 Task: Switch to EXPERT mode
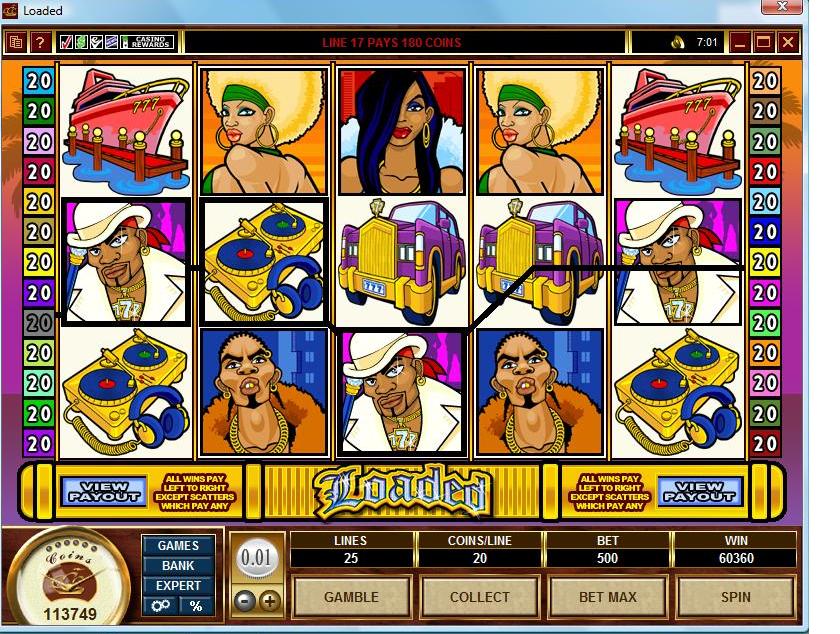pyautogui.click(x=178, y=586)
